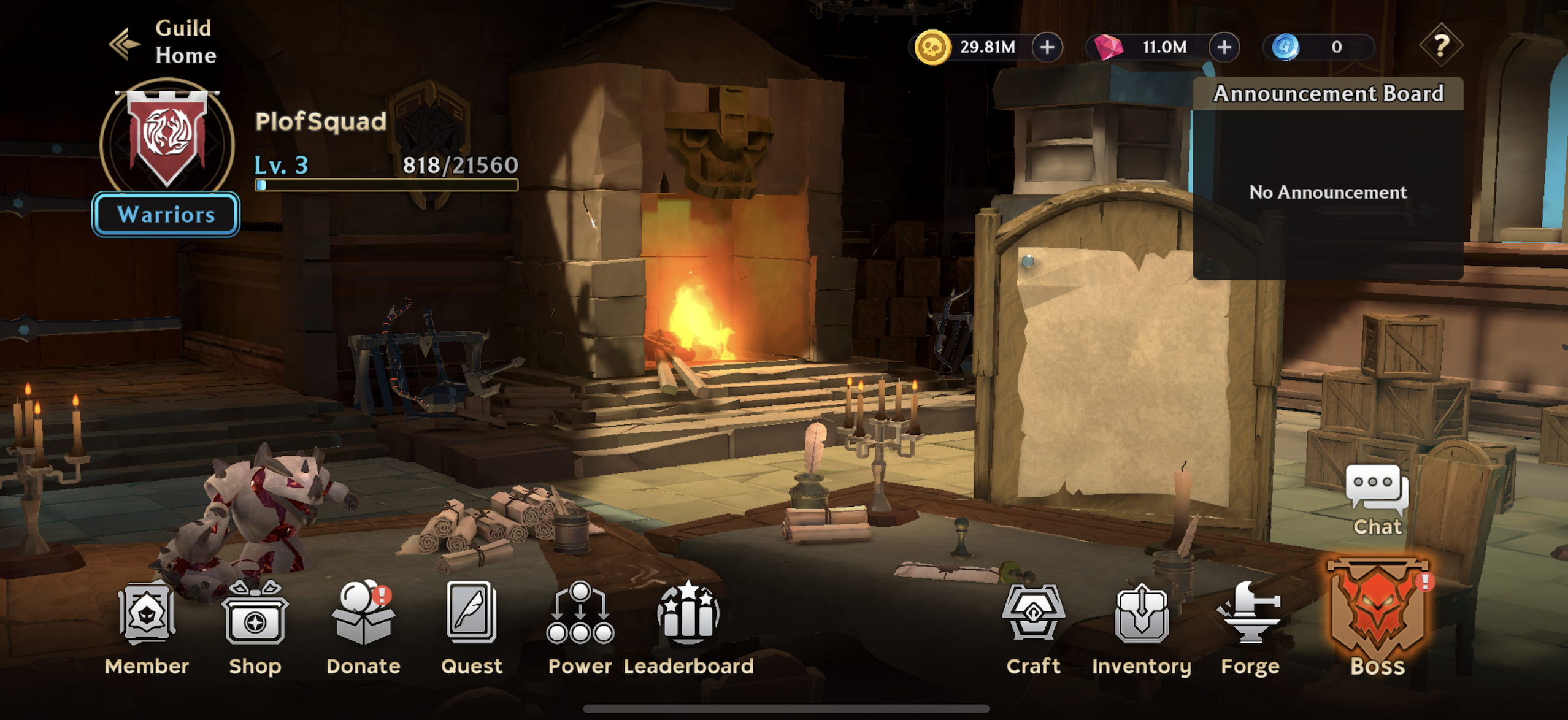1568x720 pixels.
Task: Go back using the Guild Home arrow
Action: click(125, 43)
